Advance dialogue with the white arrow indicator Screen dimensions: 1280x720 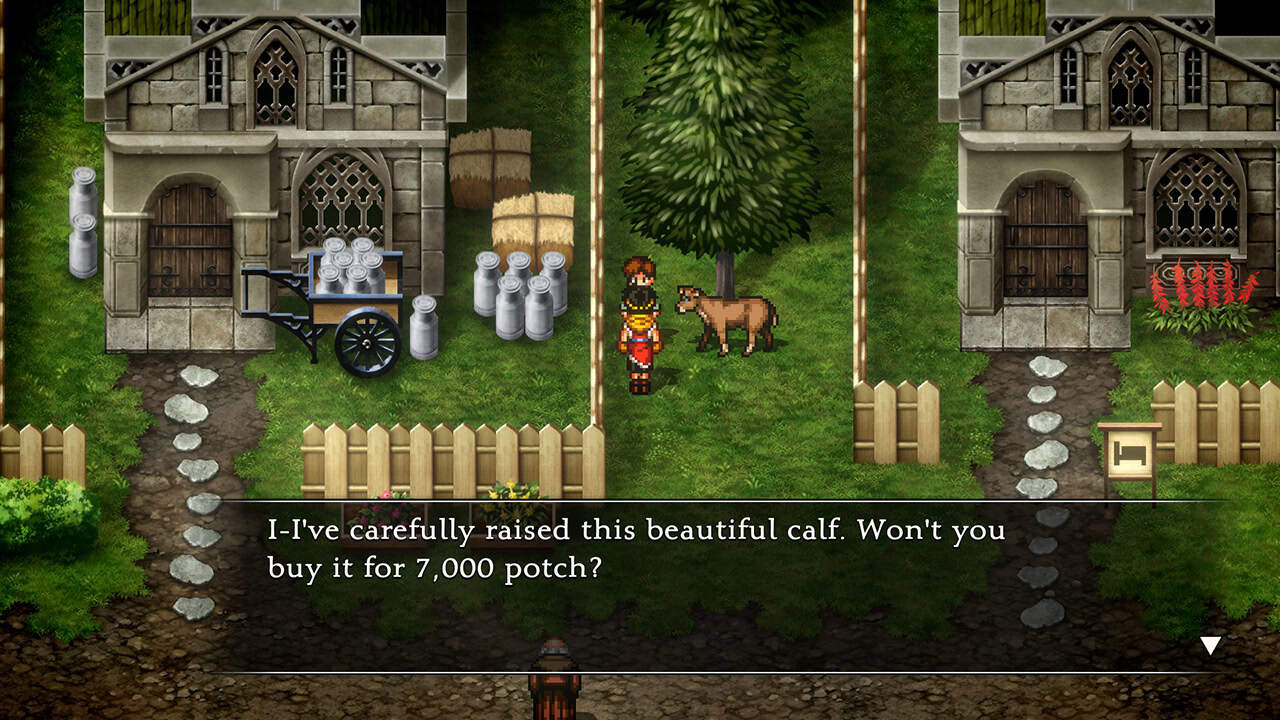pyautogui.click(x=1210, y=645)
